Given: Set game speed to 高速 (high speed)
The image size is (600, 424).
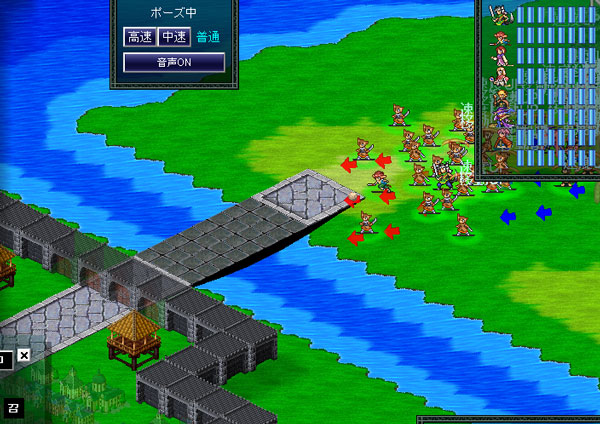Looking at the screenshot, I should 139,37.
